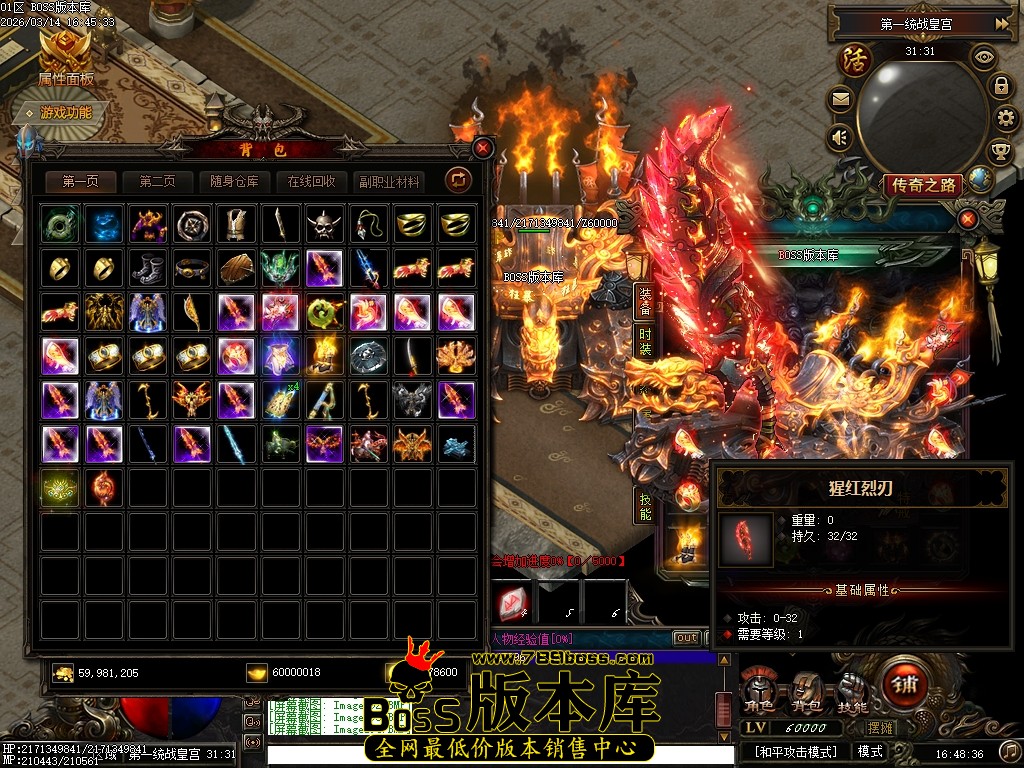Open the mail envelope icon
The width and height of the screenshot is (1024, 768).
839,99
